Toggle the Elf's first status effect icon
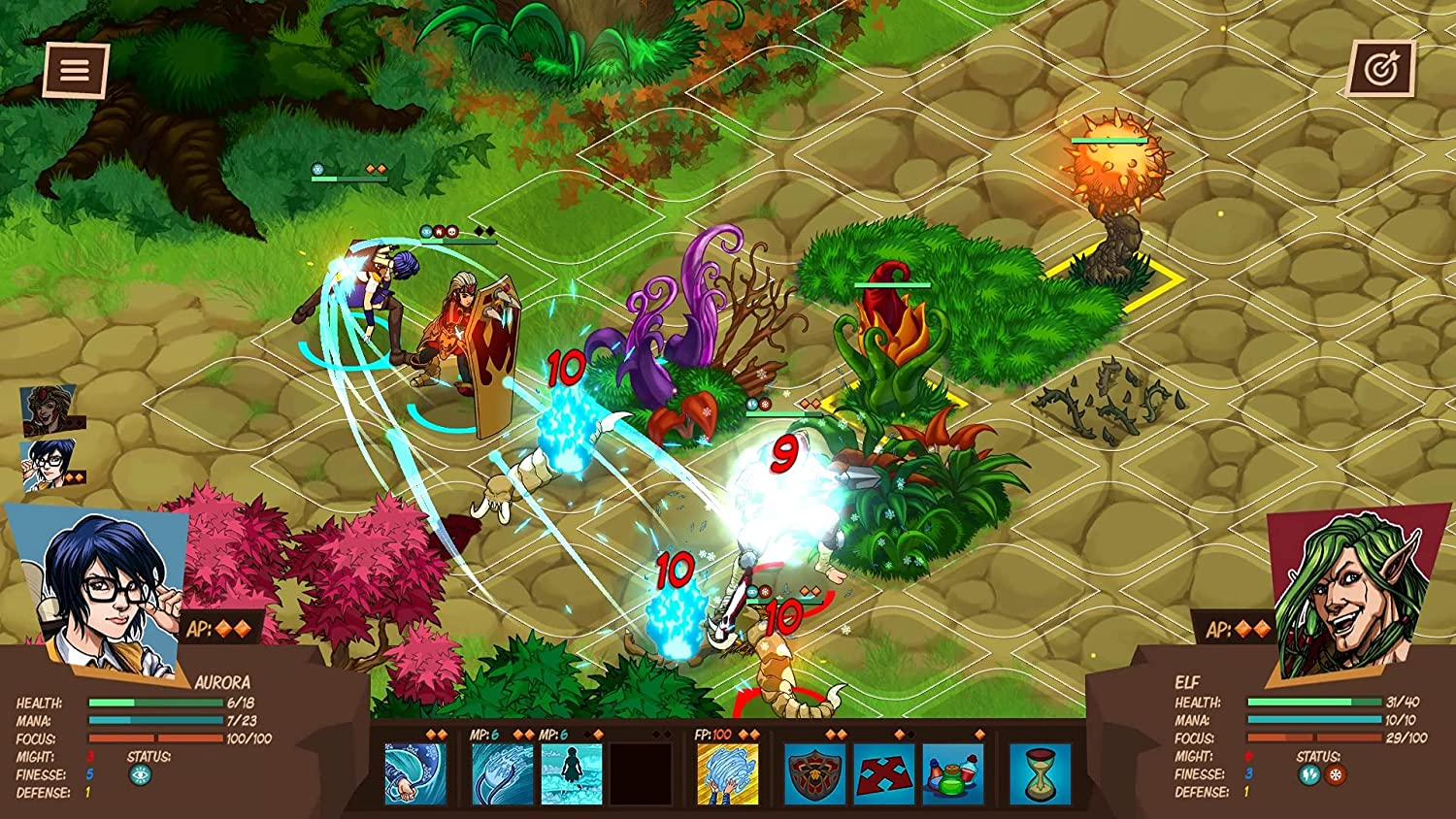1456x819 pixels. pos(1308,774)
